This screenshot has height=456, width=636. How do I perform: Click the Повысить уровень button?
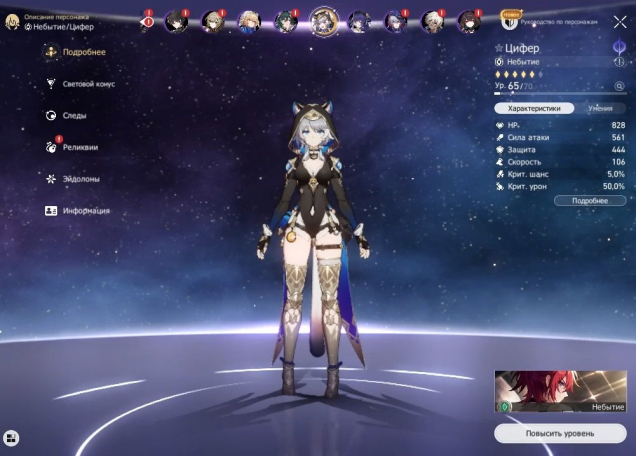click(560, 433)
